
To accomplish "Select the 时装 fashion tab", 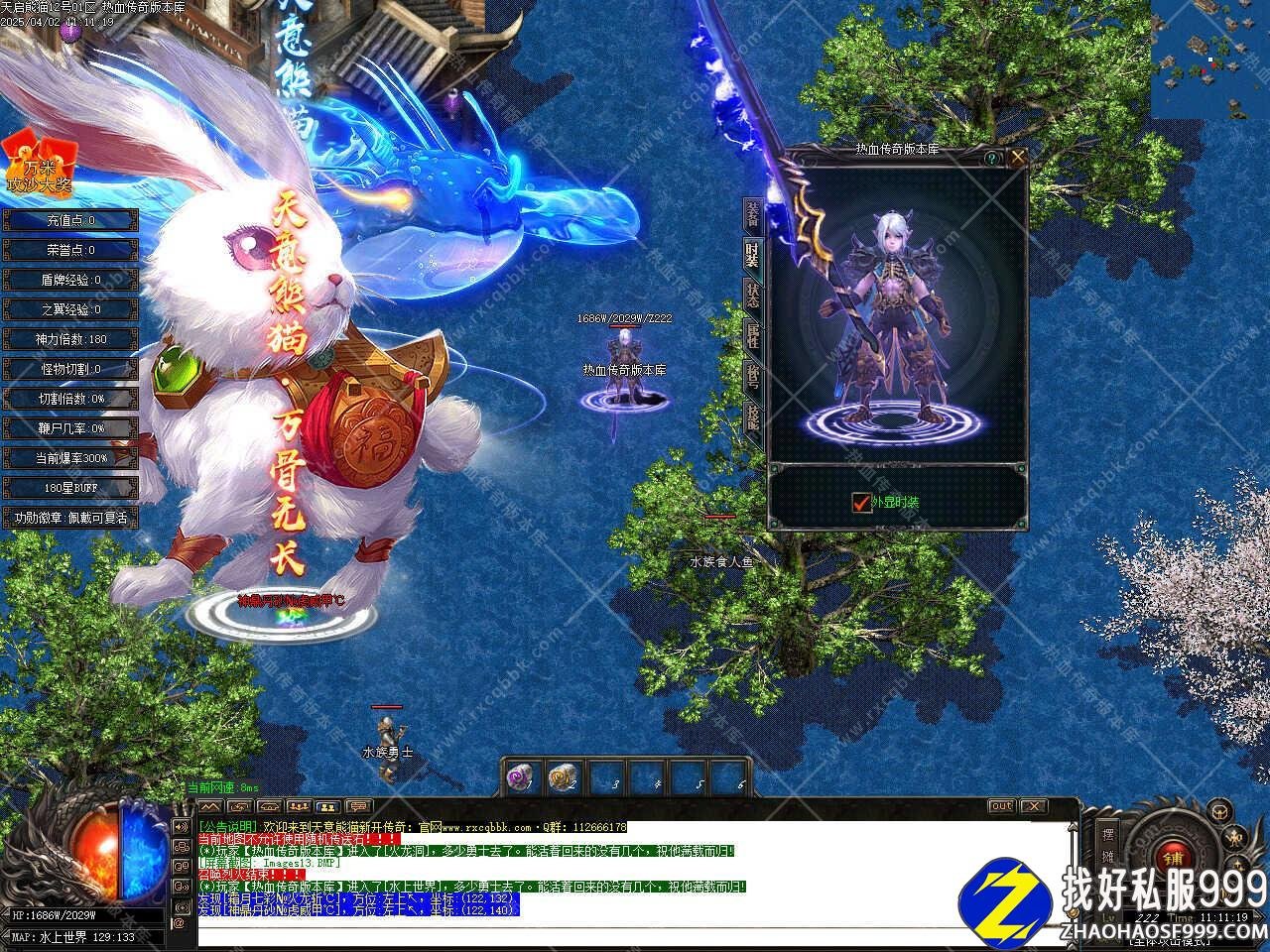I will pos(753,256).
